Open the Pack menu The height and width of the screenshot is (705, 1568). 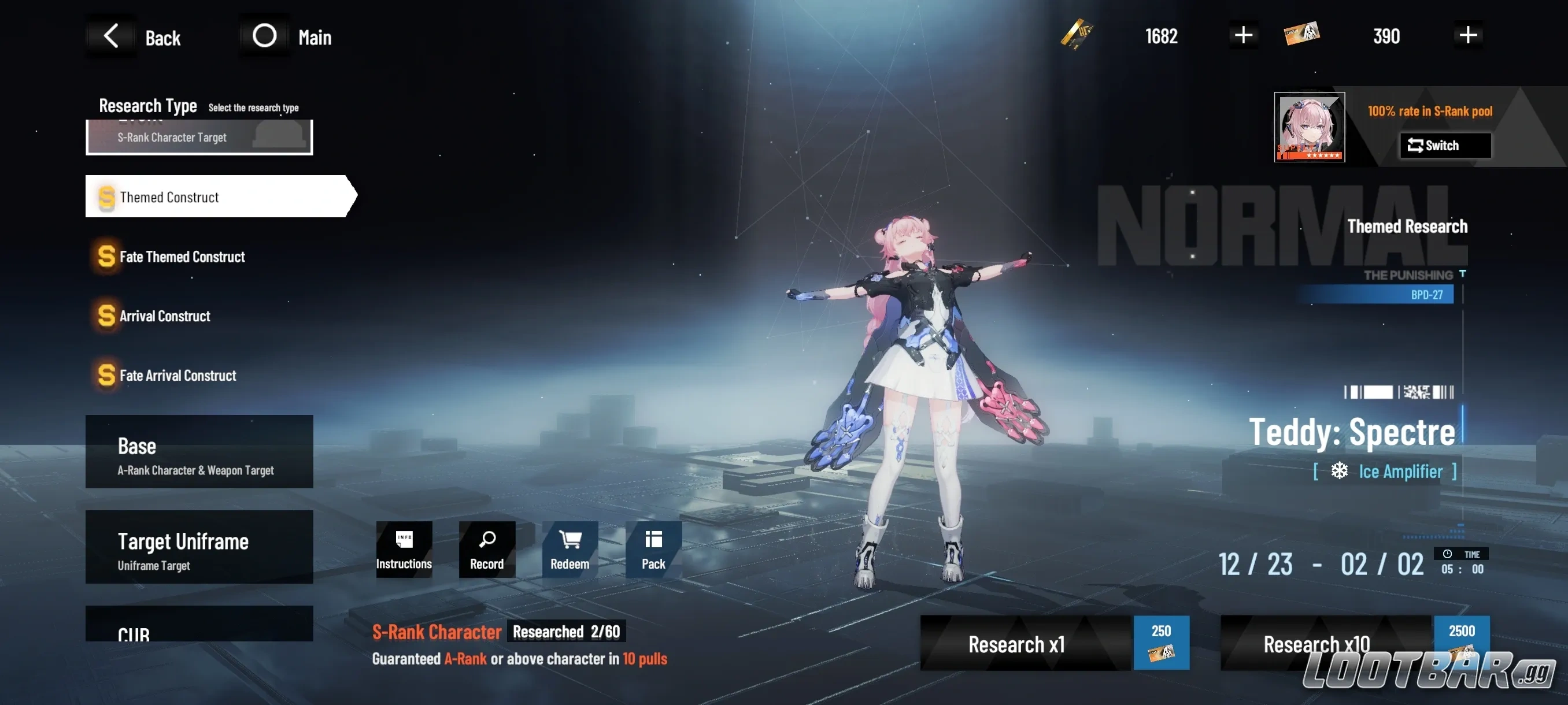click(653, 548)
